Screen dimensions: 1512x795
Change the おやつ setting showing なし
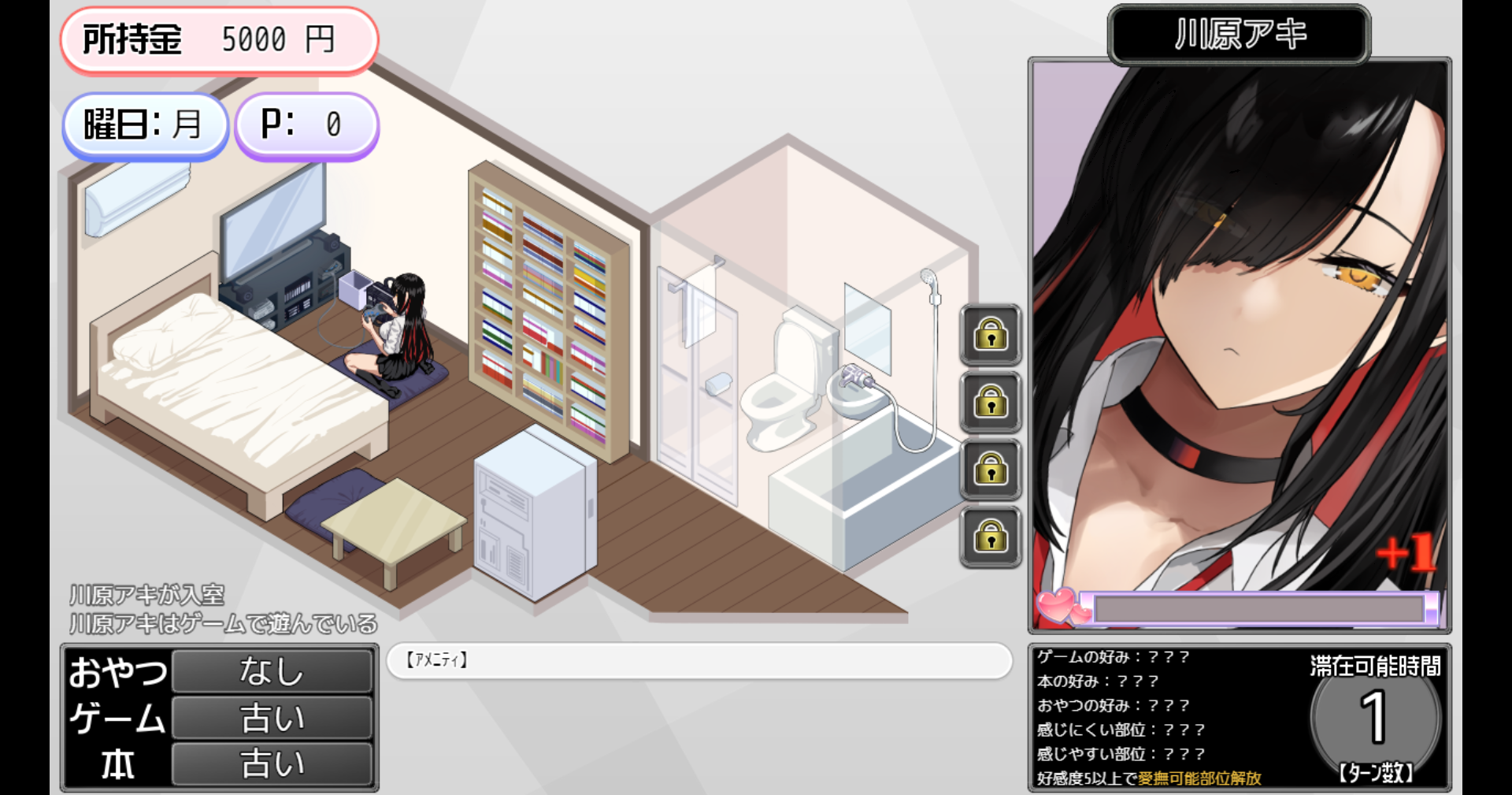(x=272, y=671)
